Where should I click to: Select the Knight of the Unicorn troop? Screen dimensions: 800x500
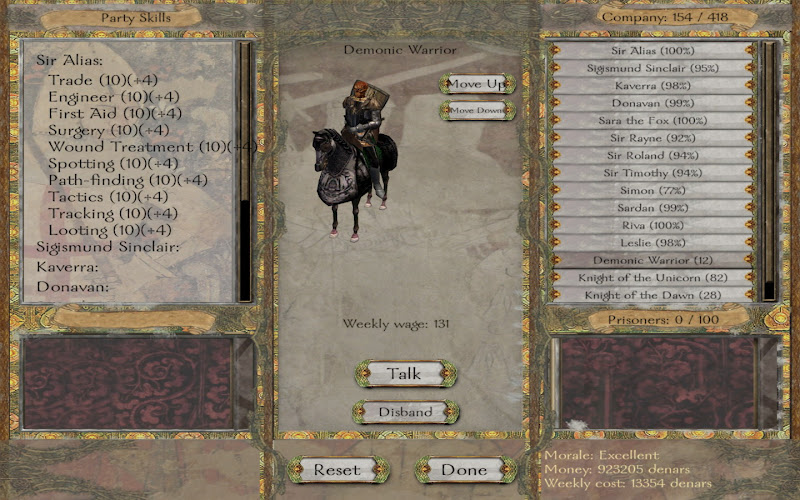652,278
